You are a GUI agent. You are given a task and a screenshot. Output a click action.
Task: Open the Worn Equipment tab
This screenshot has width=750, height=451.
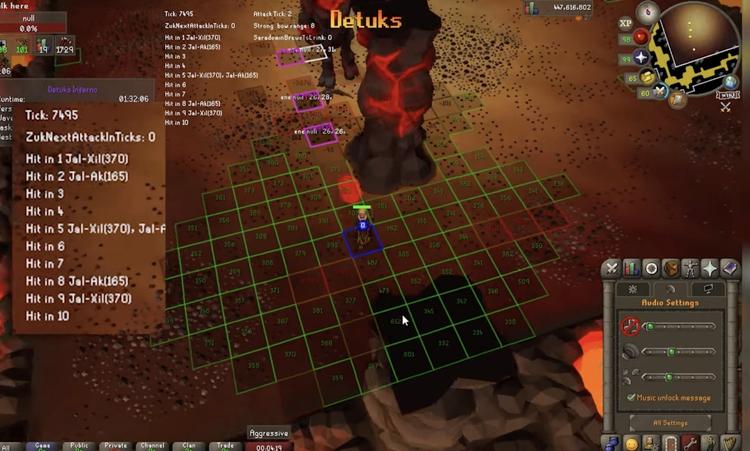691,268
